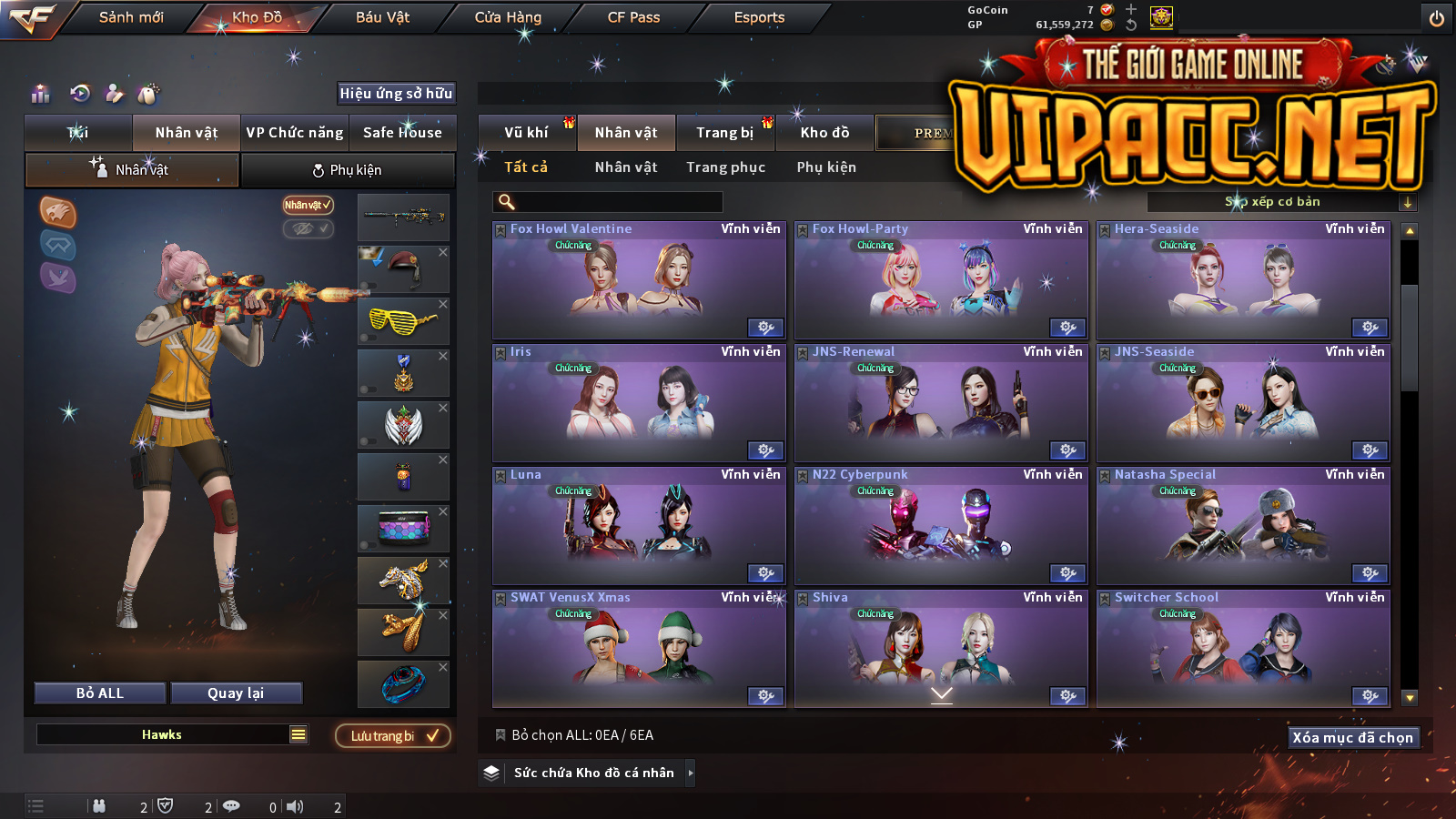Click the power exit button

1437,18
